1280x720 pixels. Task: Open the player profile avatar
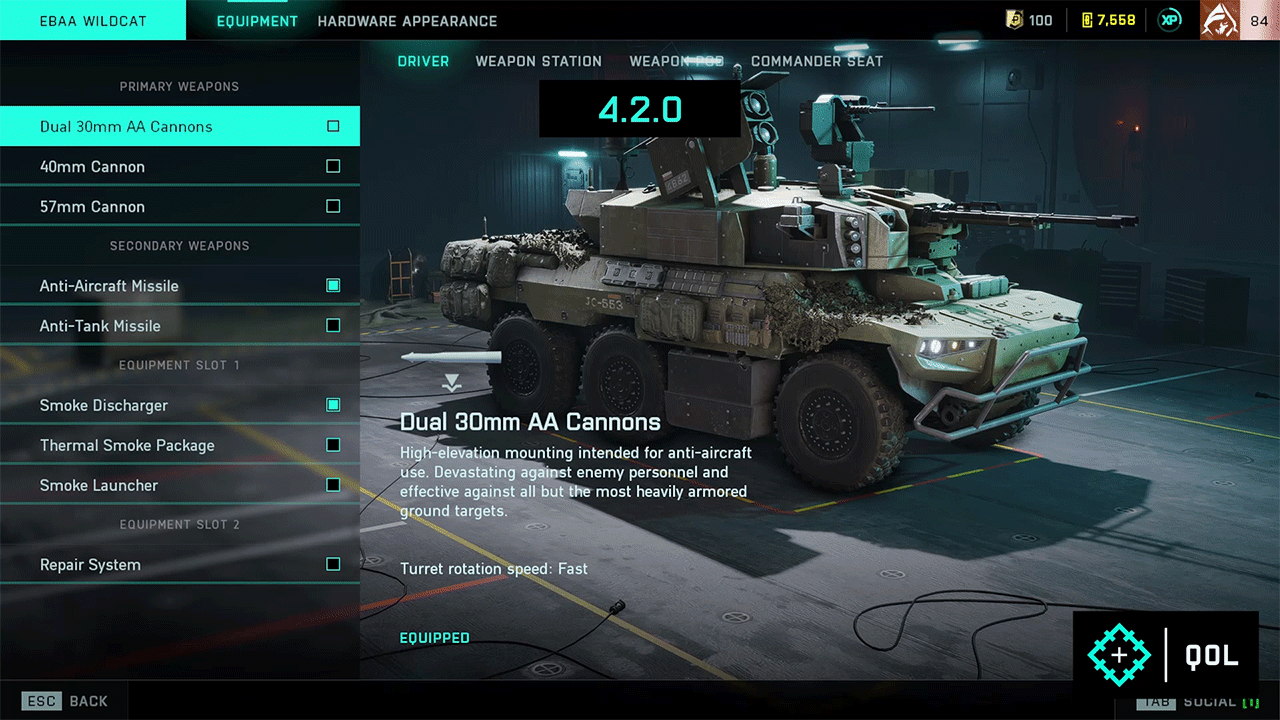(1219, 20)
